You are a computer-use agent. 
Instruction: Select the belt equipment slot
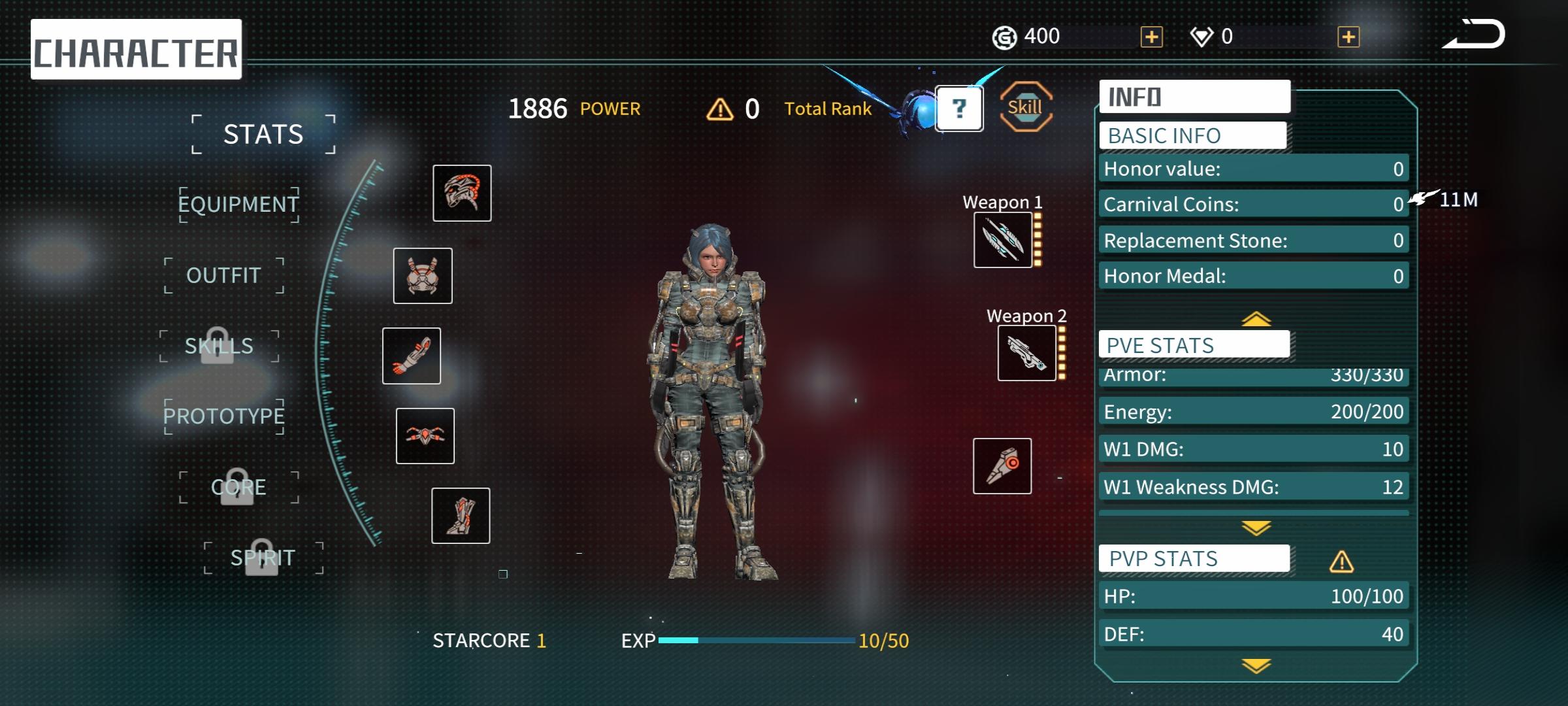coord(425,436)
